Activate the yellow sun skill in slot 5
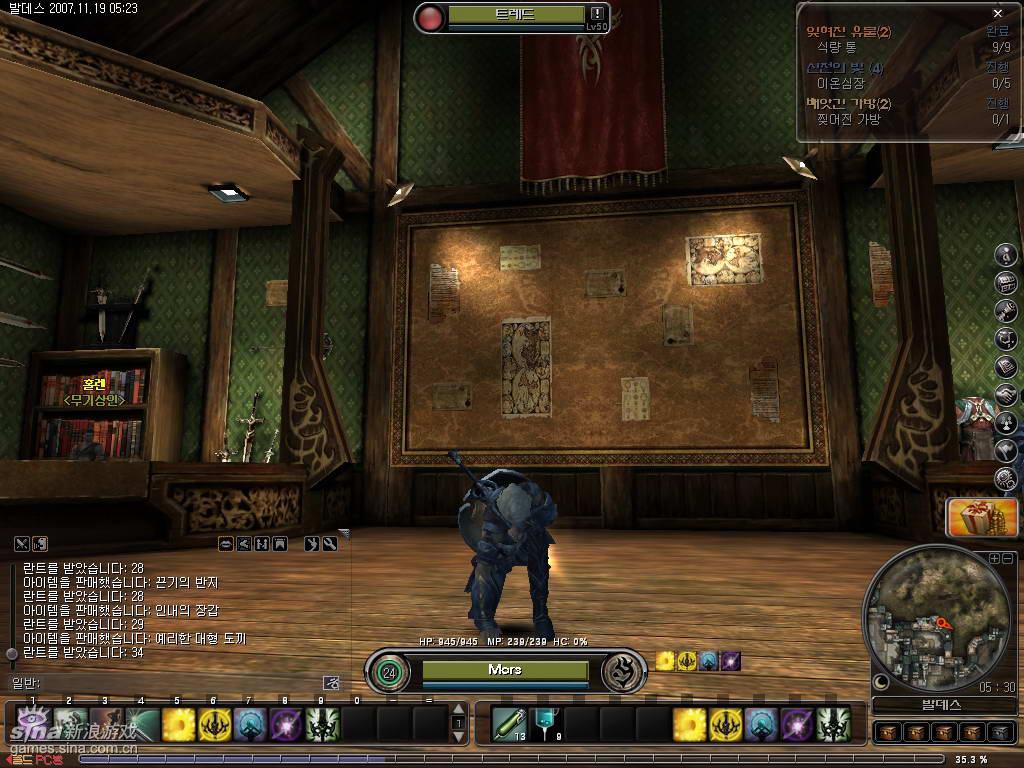Image resolution: width=1024 pixels, height=768 pixels. [178, 724]
